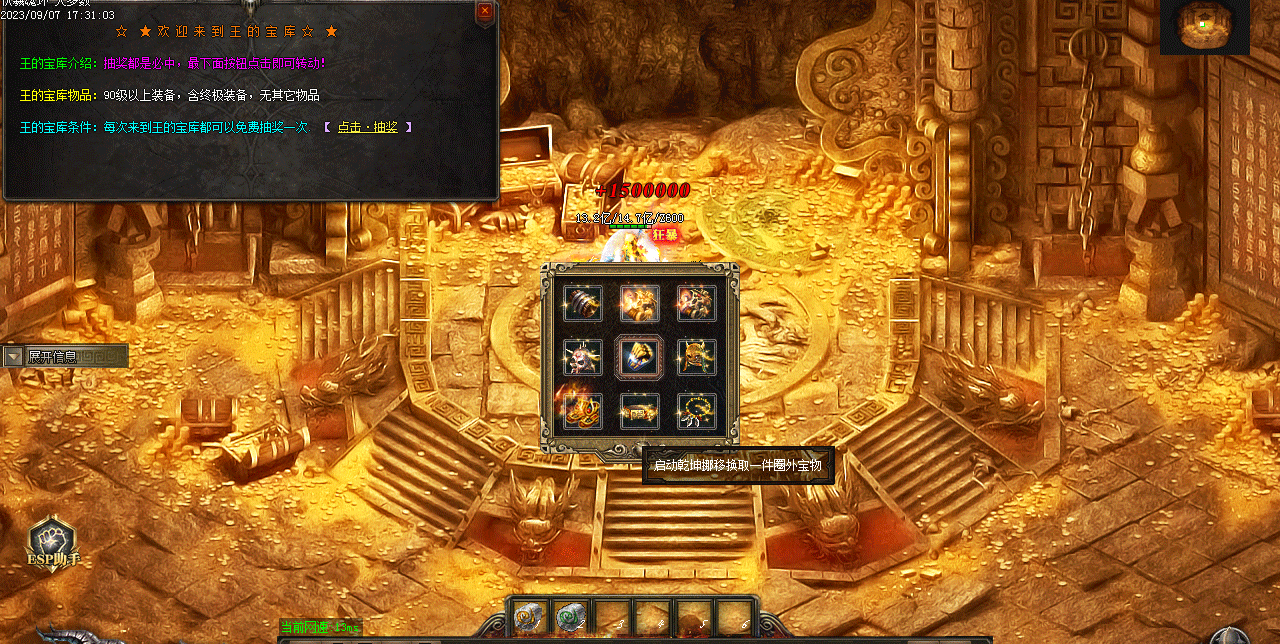Expand the 展开信息 info panel
The height and width of the screenshot is (644, 1280).
tap(13, 356)
